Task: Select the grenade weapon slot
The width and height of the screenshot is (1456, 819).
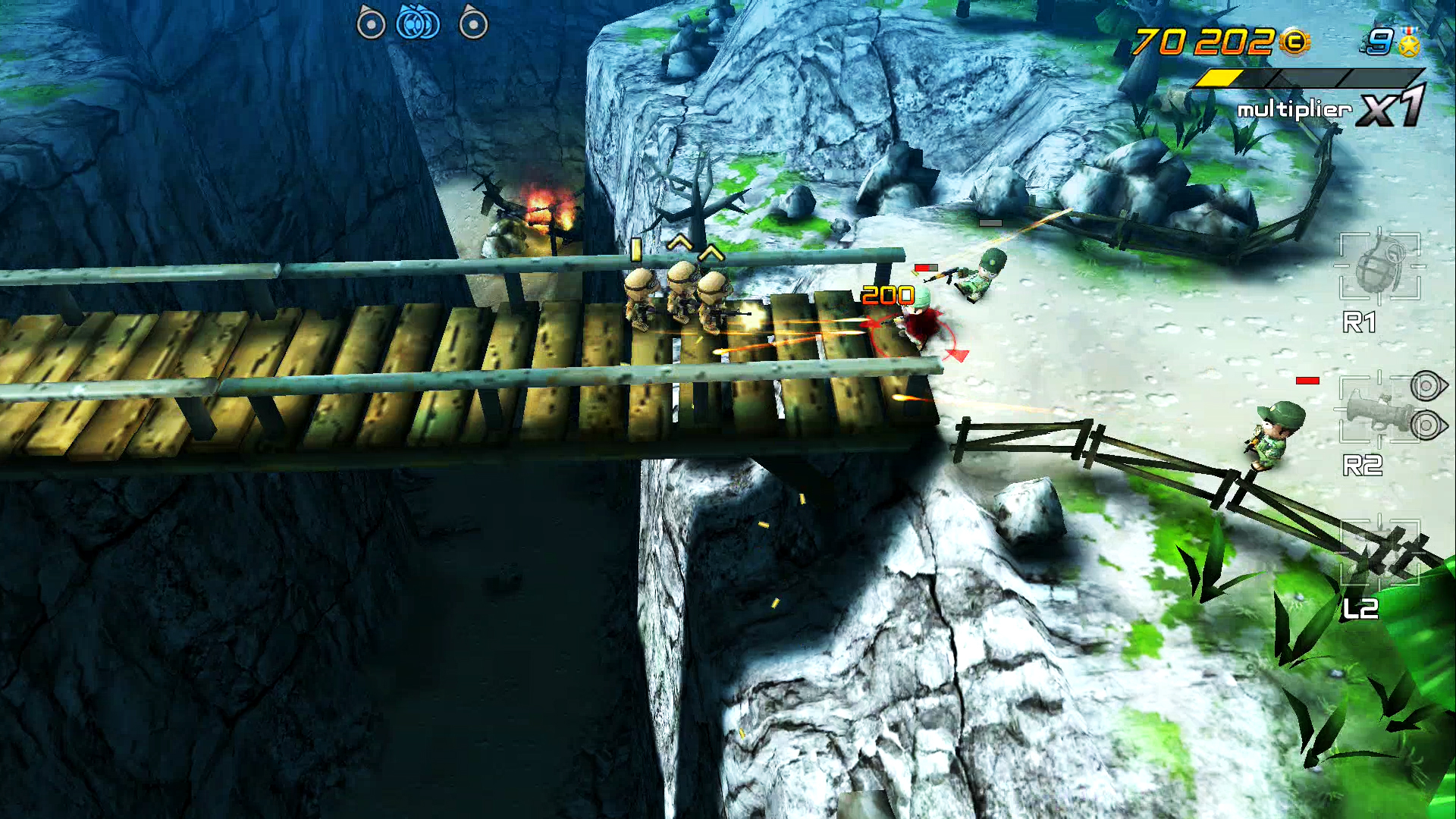Action: pos(1379,267)
